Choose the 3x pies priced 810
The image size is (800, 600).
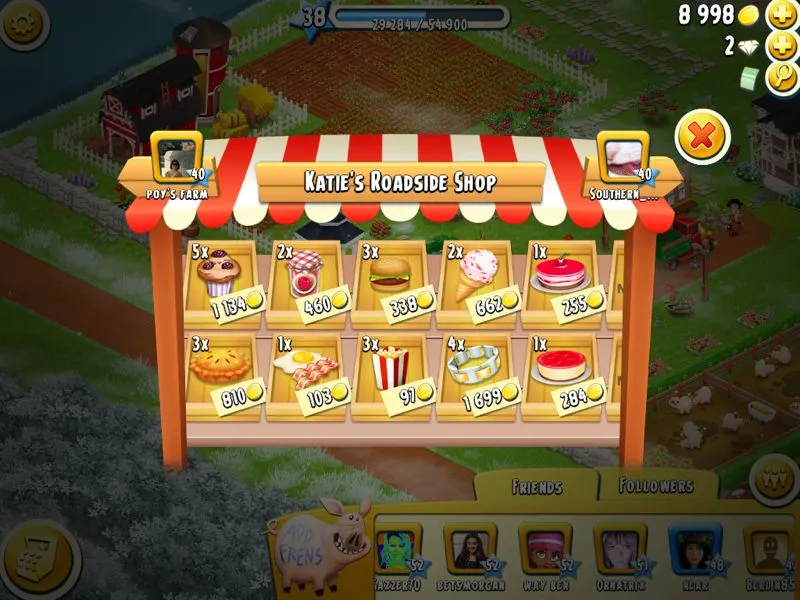(221, 370)
